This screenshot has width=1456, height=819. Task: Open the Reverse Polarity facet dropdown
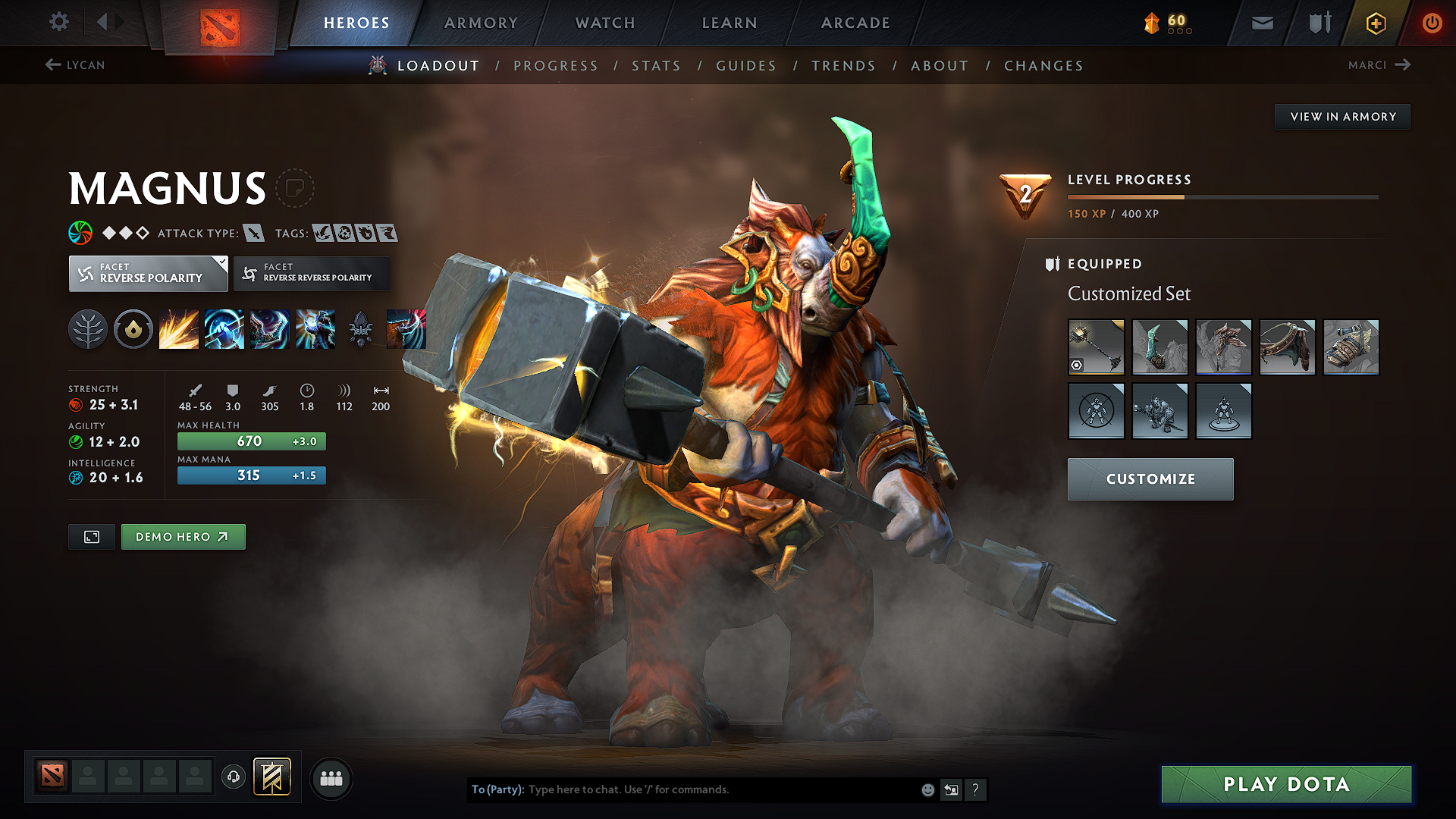coord(148,273)
